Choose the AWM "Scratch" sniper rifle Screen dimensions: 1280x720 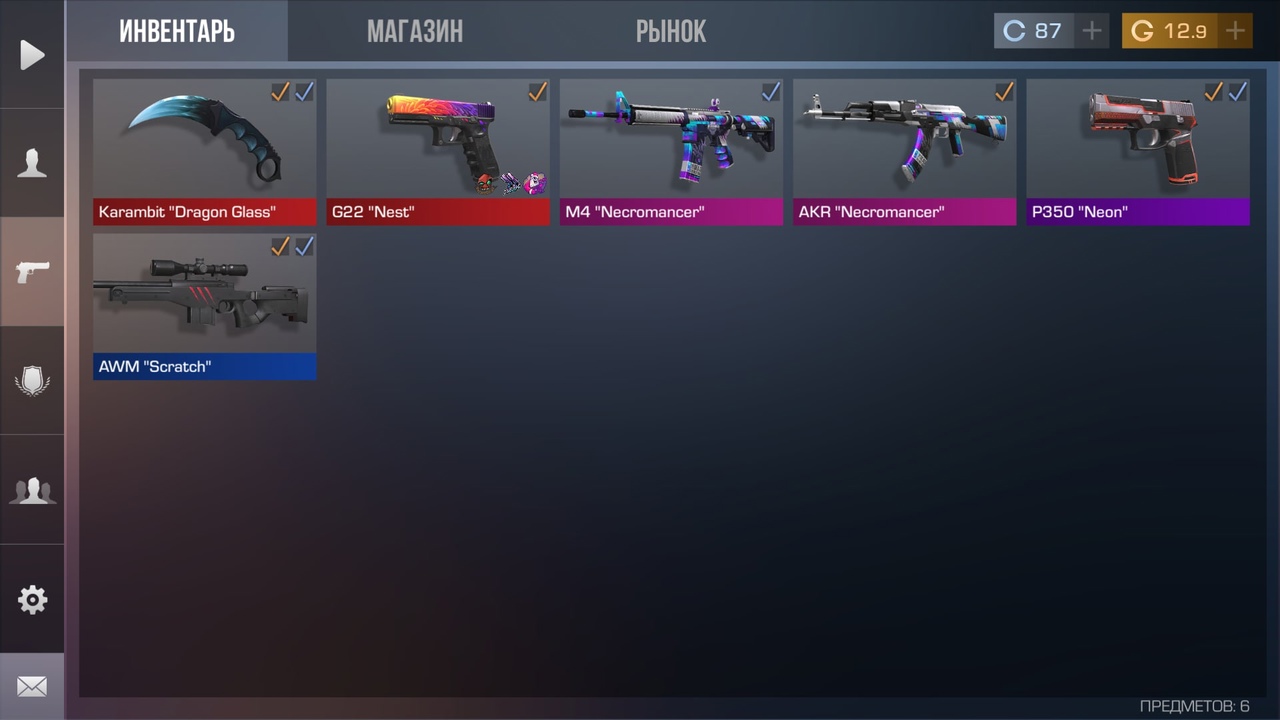[205, 305]
